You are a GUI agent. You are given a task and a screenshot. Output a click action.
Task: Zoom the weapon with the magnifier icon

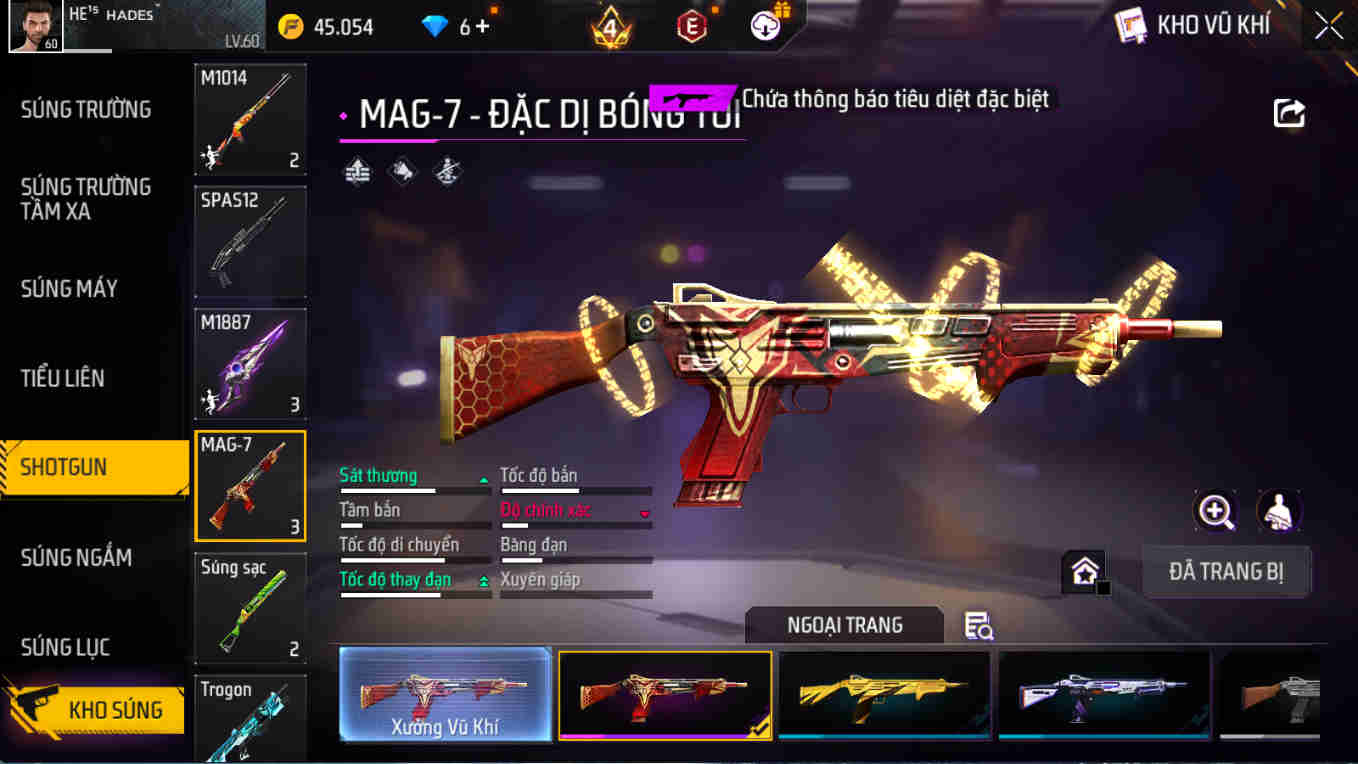(x=1215, y=513)
